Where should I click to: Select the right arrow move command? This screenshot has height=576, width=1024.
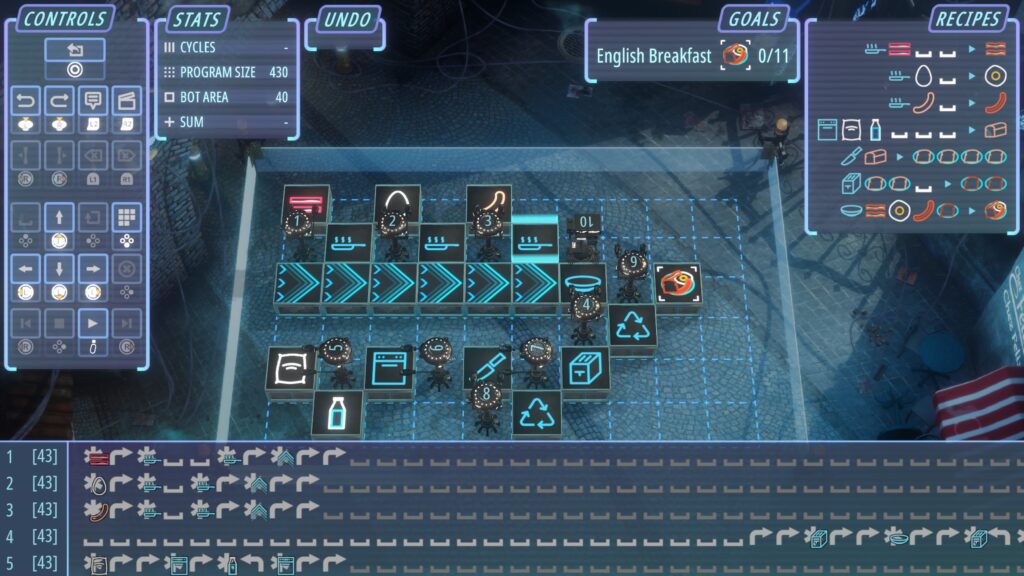[x=92, y=268]
